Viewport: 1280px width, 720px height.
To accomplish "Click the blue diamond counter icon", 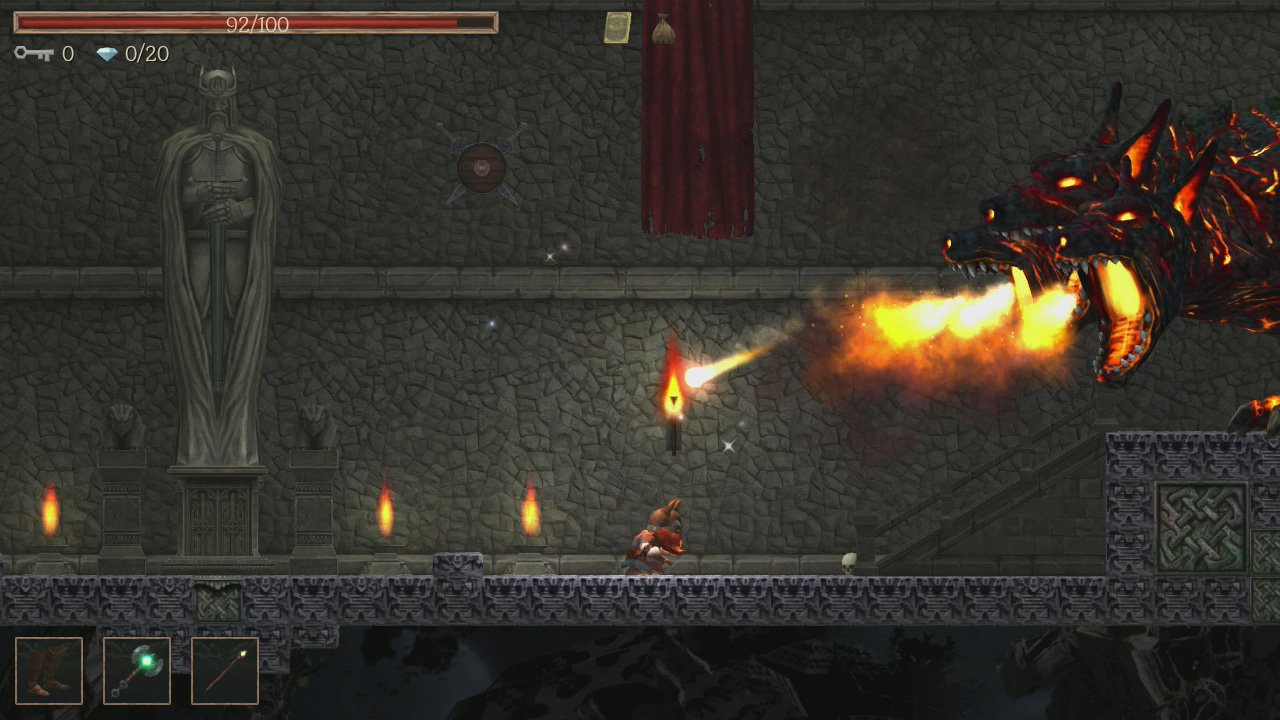I will tap(107, 55).
